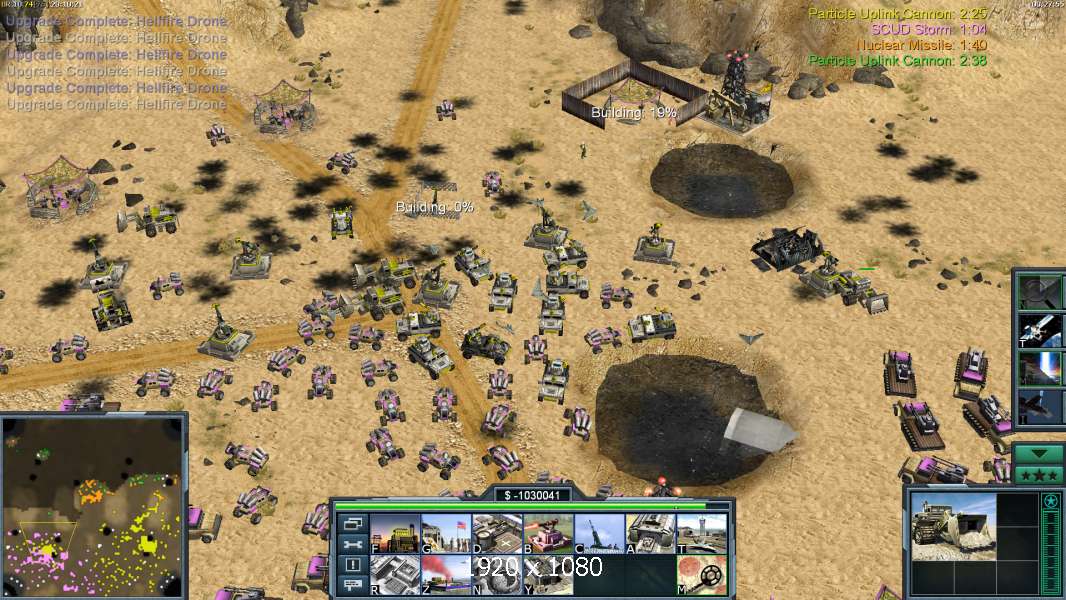Activate the mine detector command (M)
Screen dimensions: 1066x600
pos(701,575)
